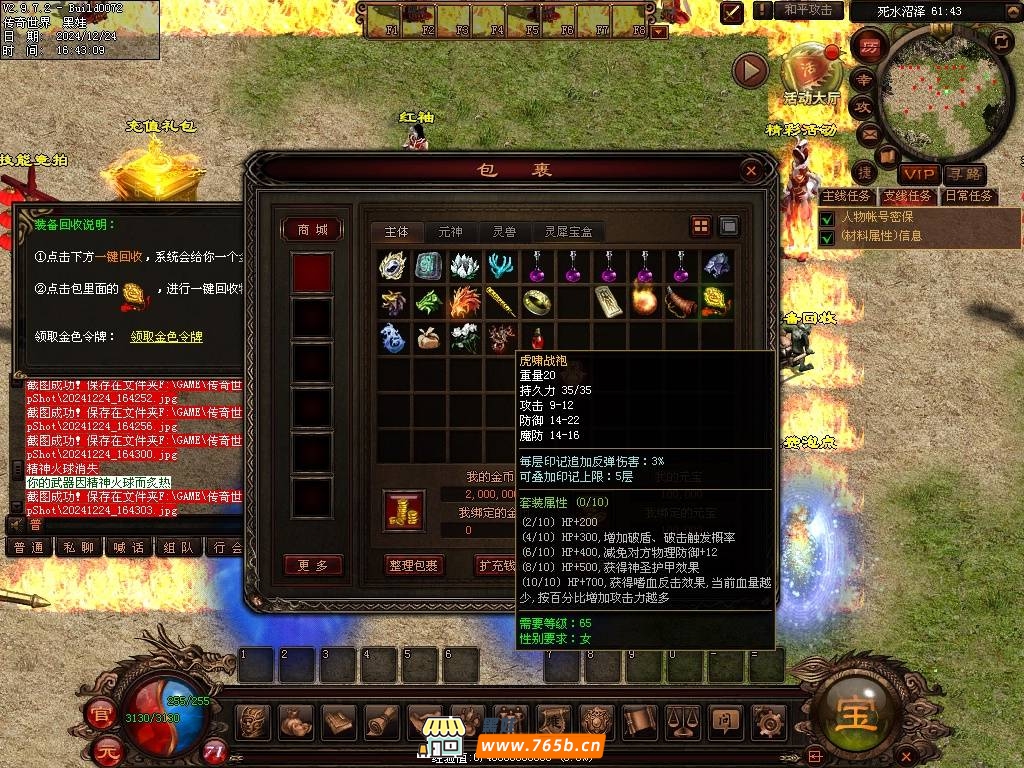This screenshot has width=1024, height=768.
Task: Select the fireball orb item slot
Action: click(x=645, y=300)
